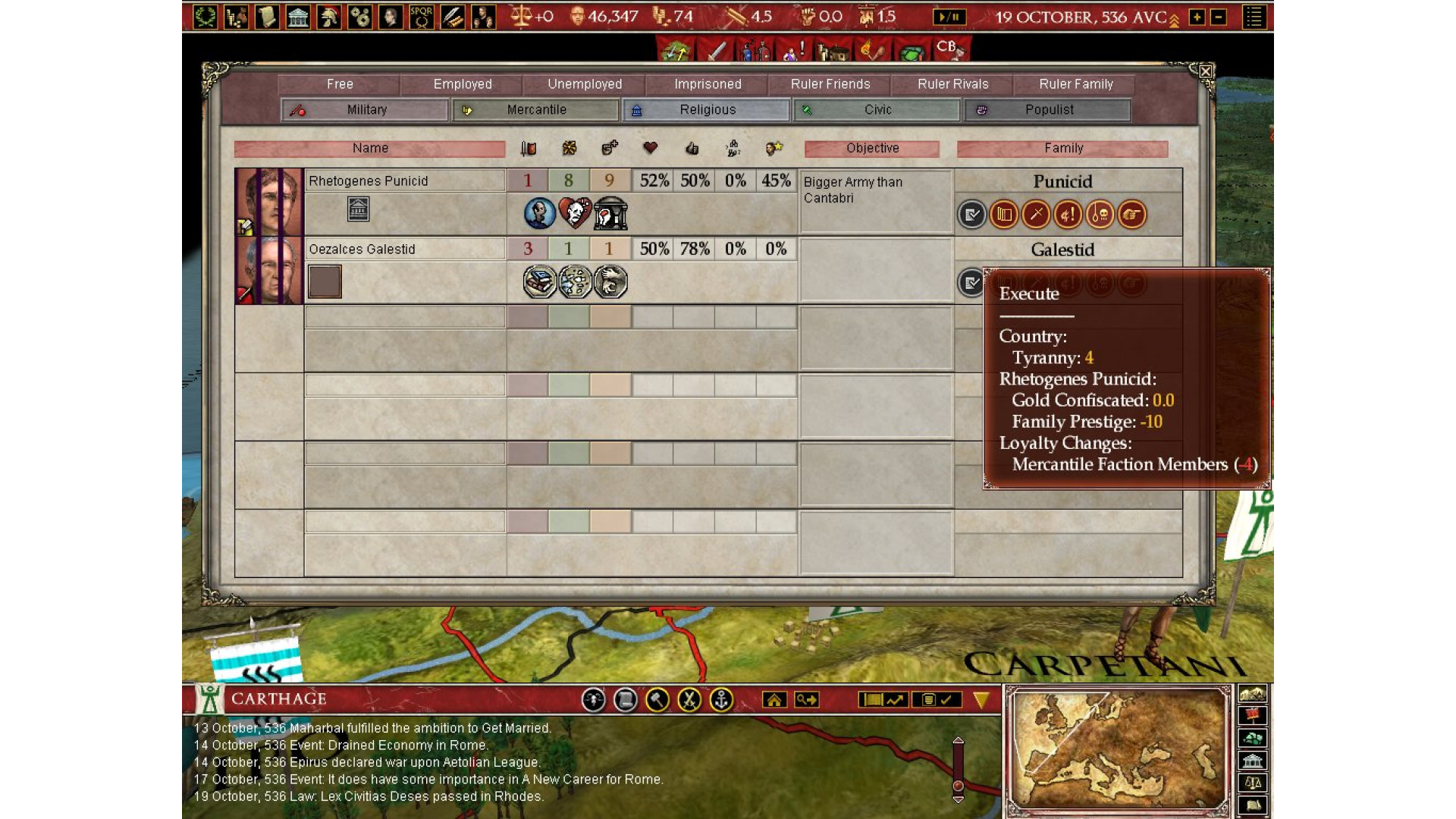Image resolution: width=1456 pixels, height=819 pixels.
Task: Sort characters by Name column
Action: click(369, 149)
